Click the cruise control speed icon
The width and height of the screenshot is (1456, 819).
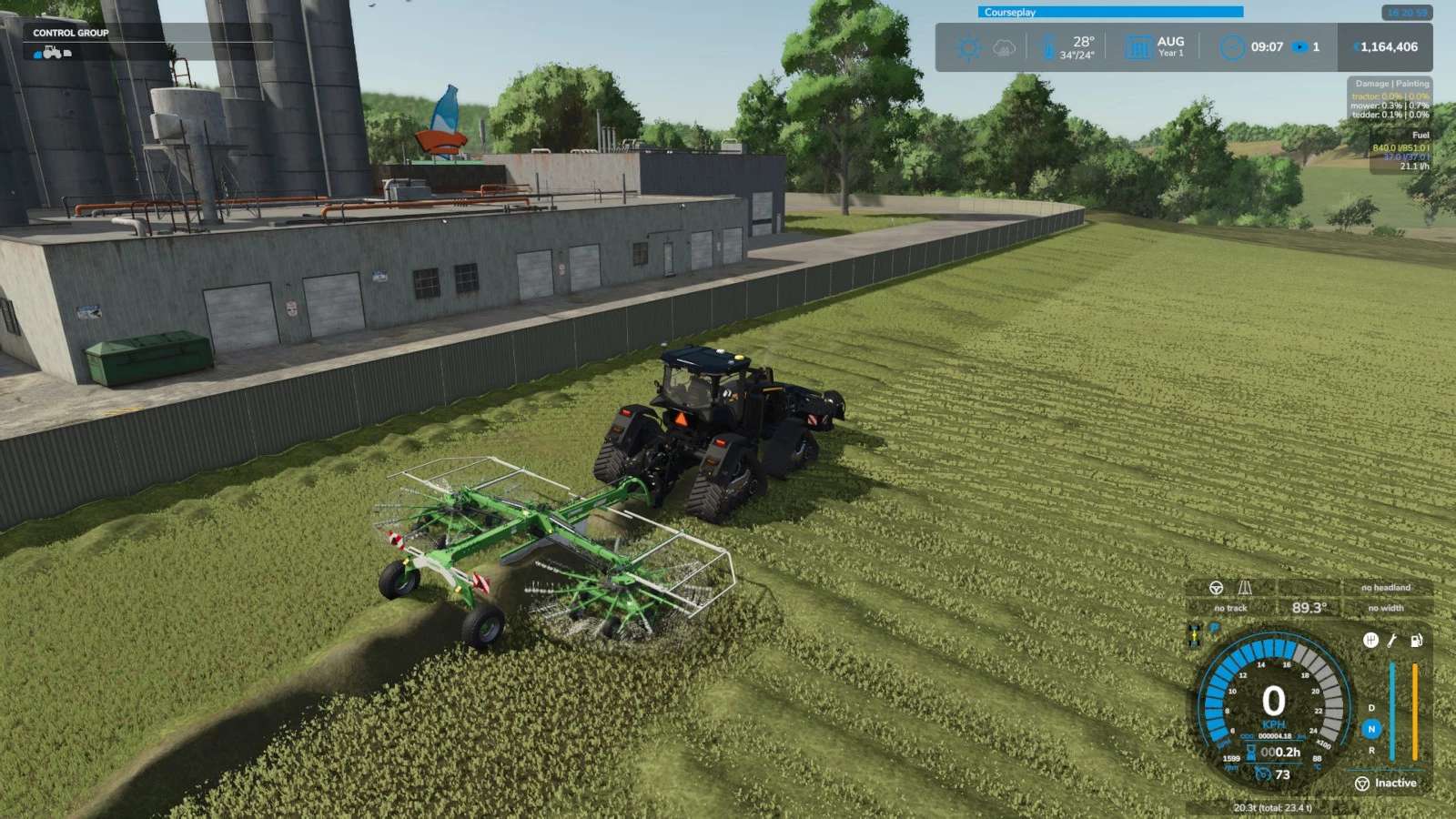click(1262, 774)
